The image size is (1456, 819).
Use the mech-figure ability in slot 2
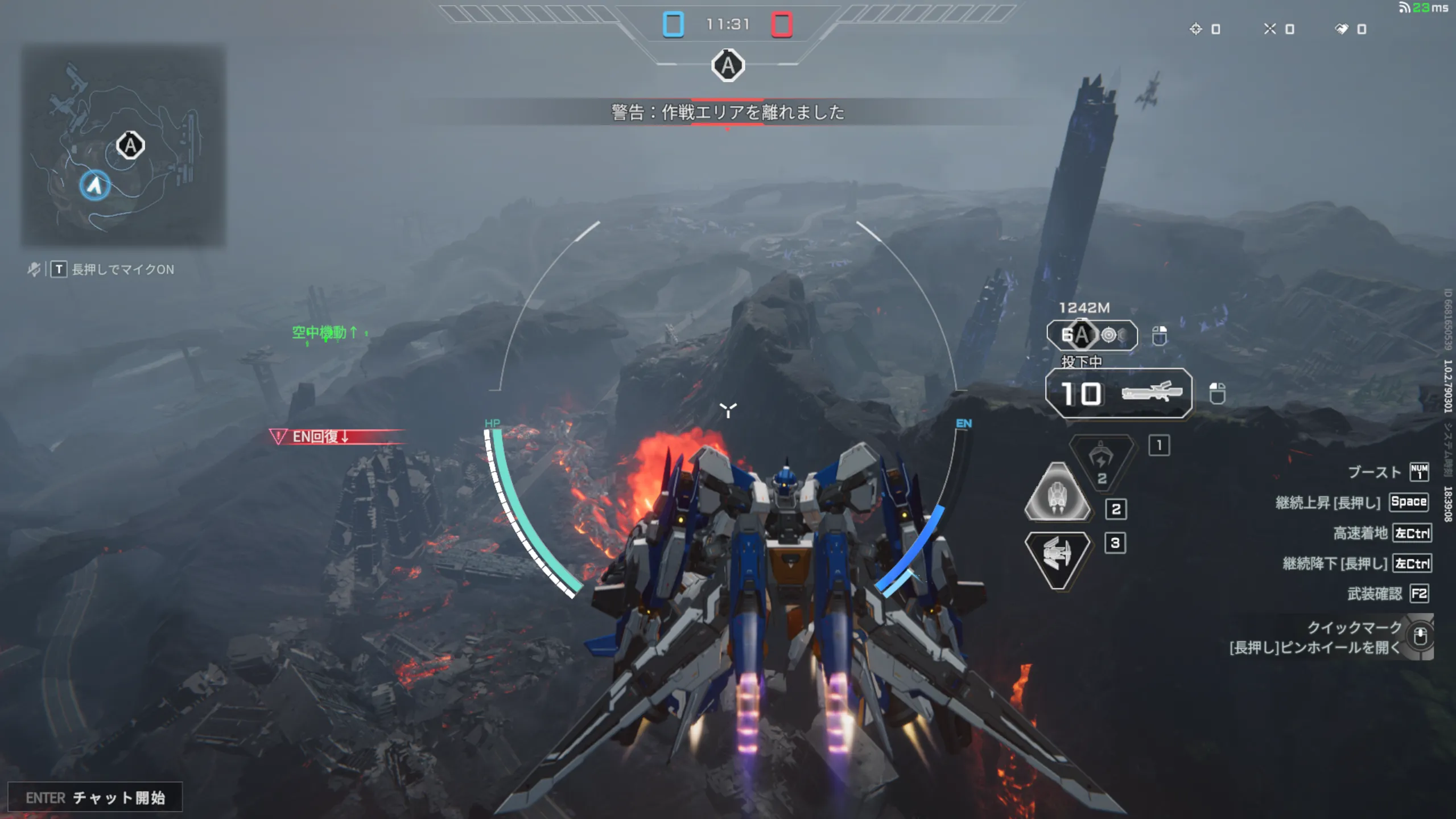click(1057, 493)
